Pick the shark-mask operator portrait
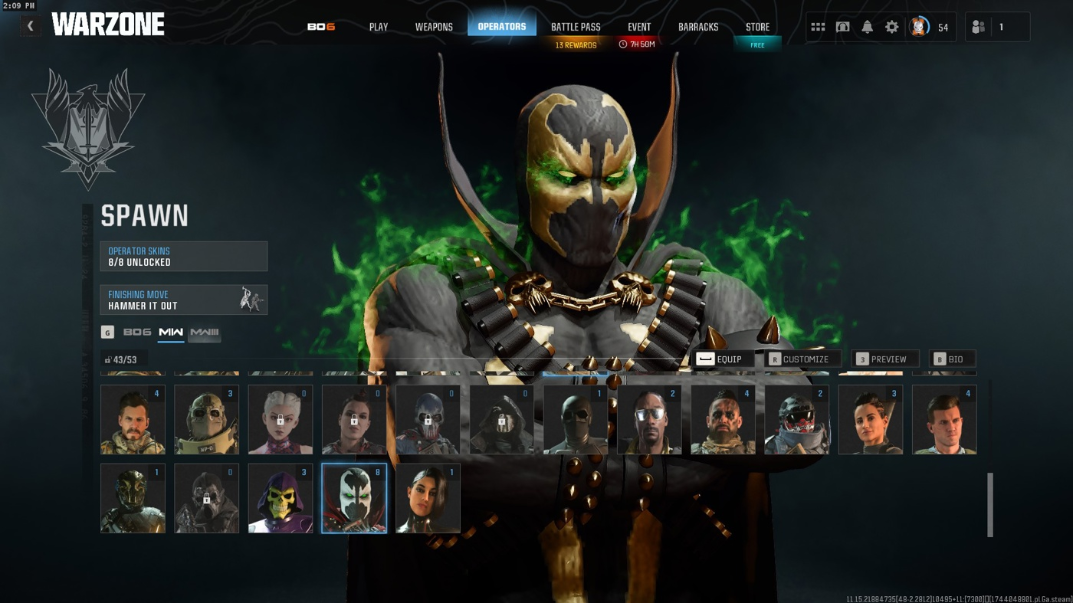This screenshot has height=603, width=1073. click(x=797, y=420)
